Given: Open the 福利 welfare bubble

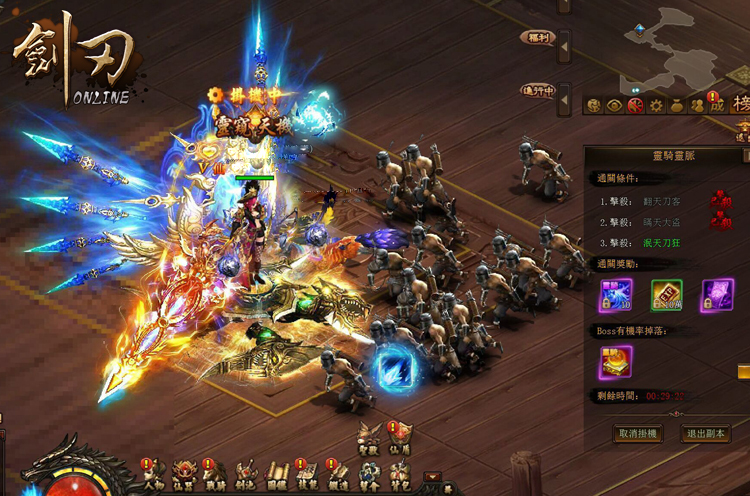Looking at the screenshot, I should 537,38.
